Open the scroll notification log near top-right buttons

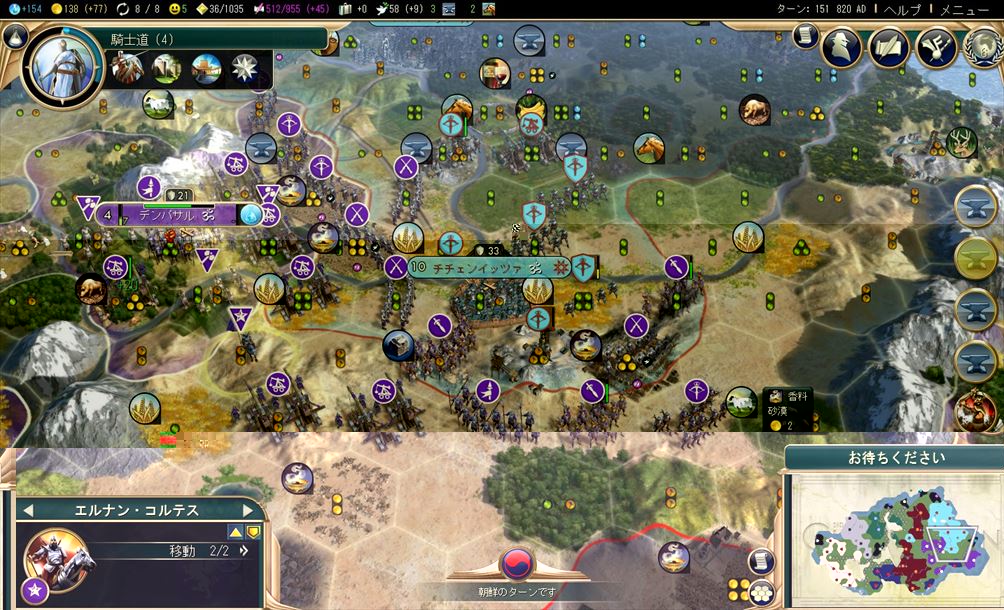coord(804,35)
